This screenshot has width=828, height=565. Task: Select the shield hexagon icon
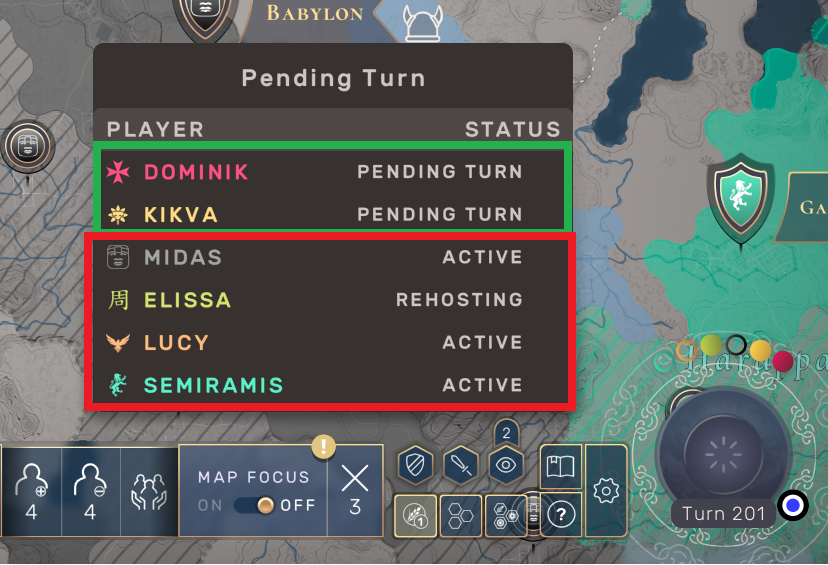coord(414,465)
